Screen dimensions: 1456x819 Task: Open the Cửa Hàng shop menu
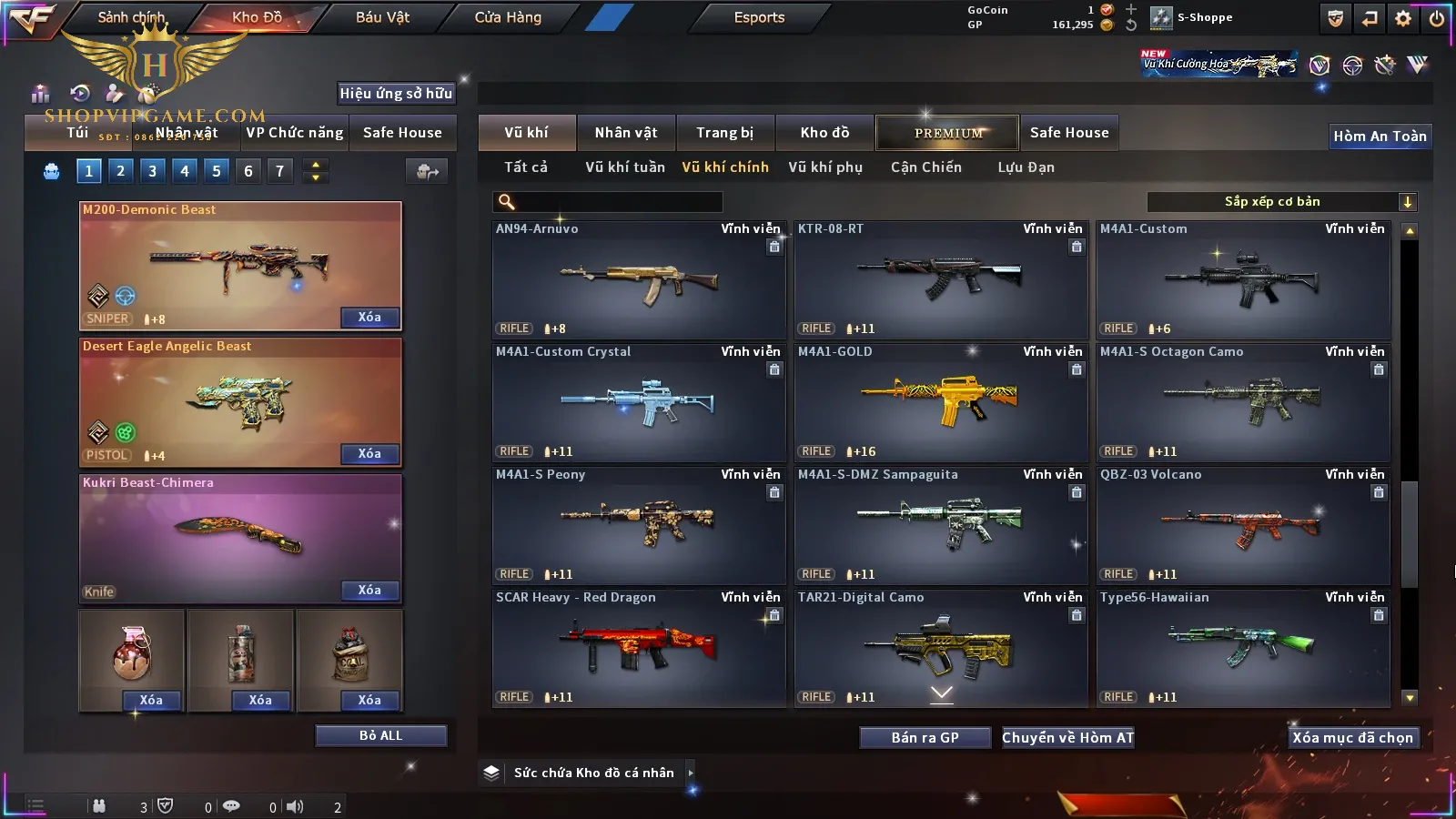[508, 17]
